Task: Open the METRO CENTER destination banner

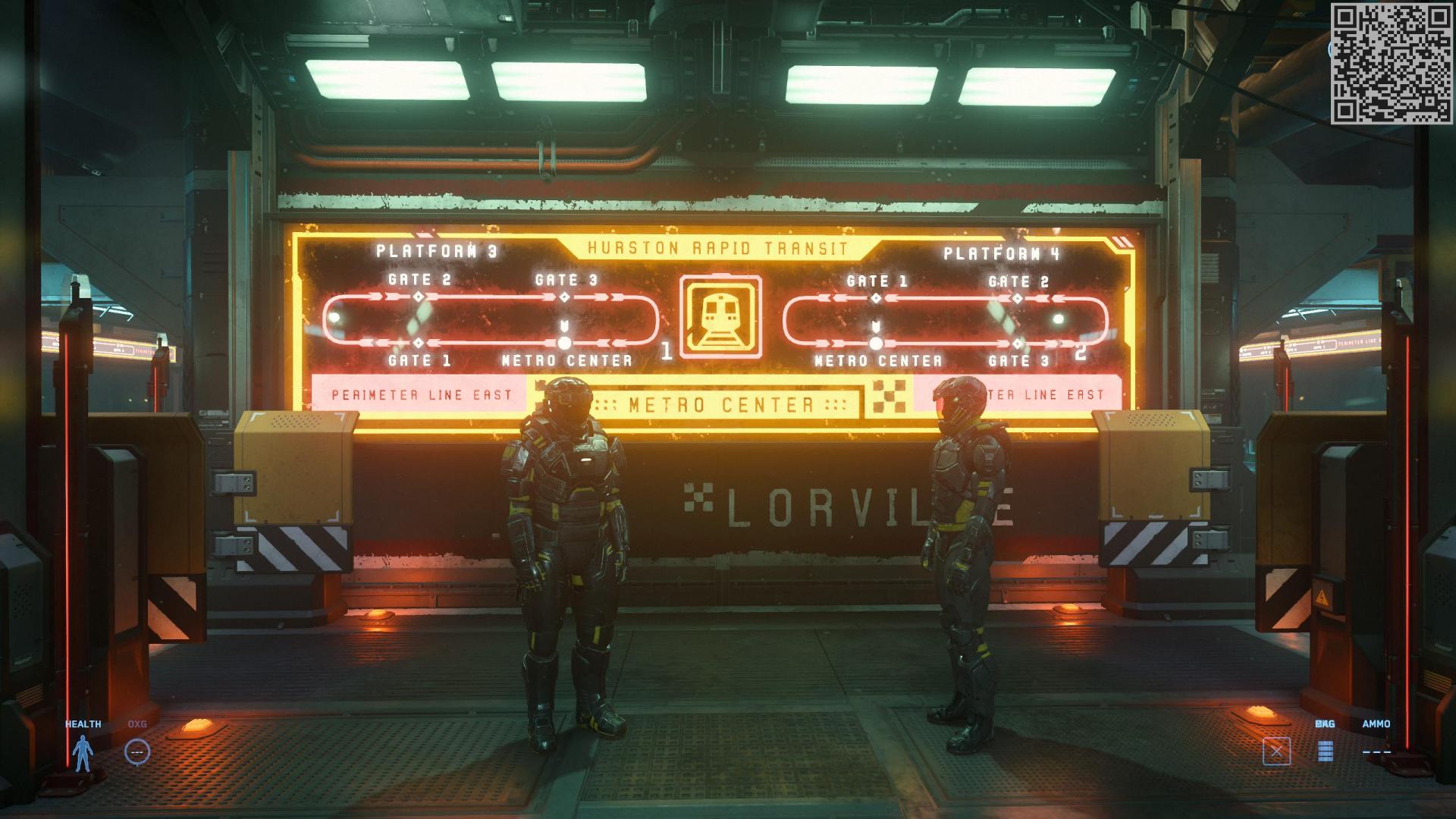Action: coord(720,405)
